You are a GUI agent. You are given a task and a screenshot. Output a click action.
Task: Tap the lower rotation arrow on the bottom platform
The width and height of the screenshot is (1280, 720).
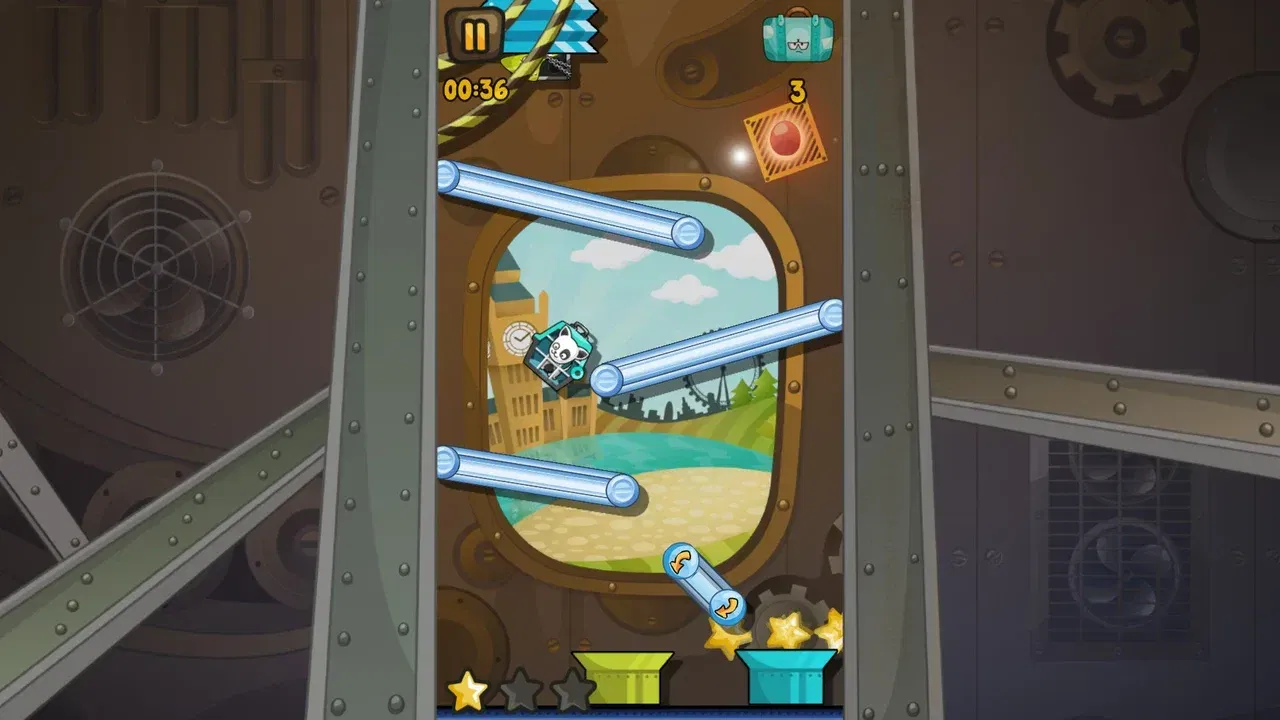click(x=727, y=604)
